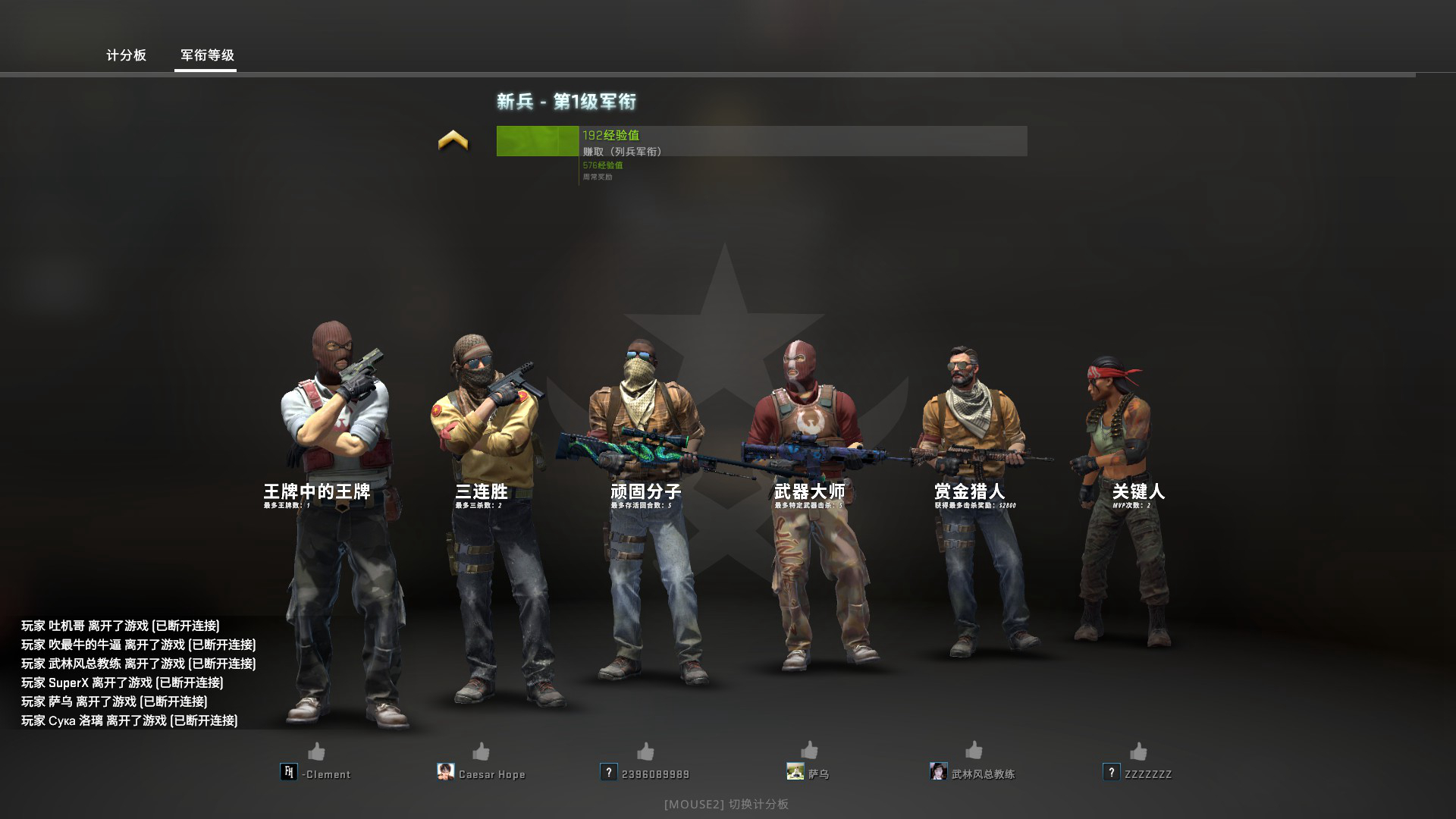Commend 武林风总教练 with the thumbs up
This screenshot has height=819, width=1456.
974,751
